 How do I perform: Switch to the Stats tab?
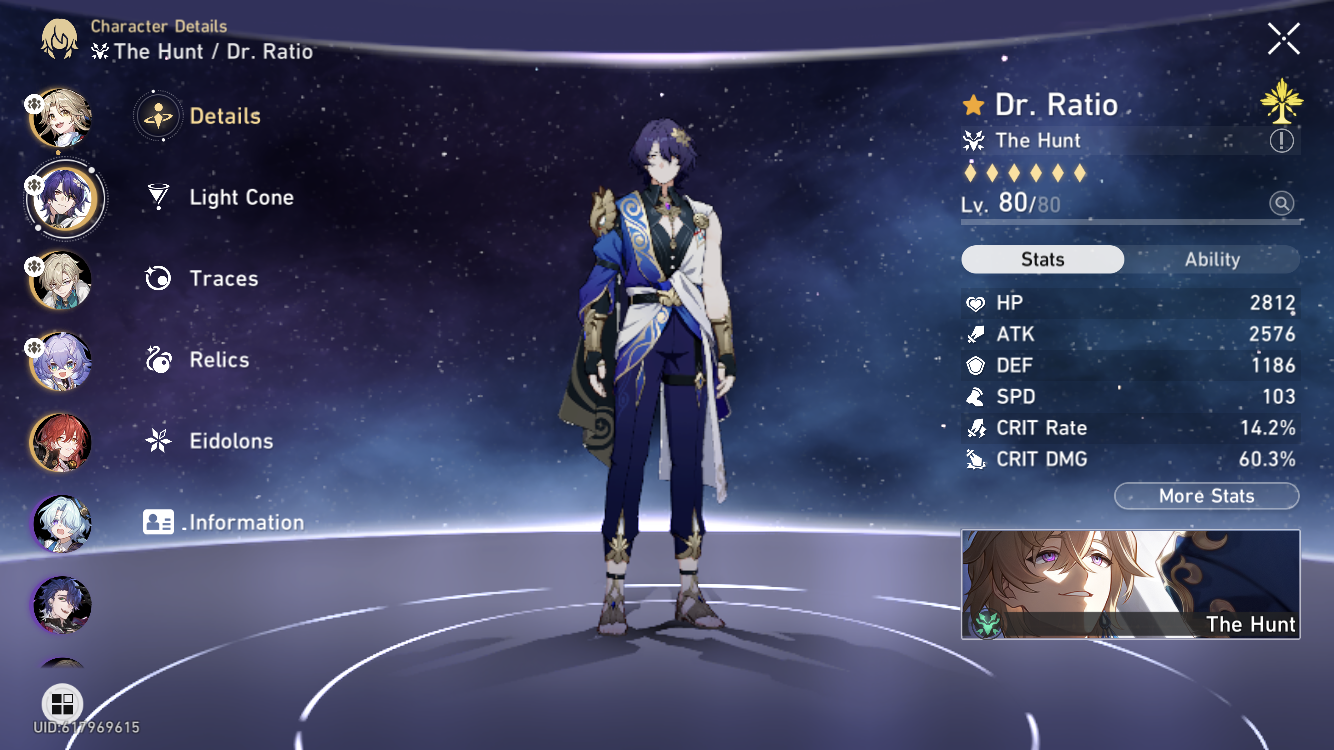pos(1042,259)
